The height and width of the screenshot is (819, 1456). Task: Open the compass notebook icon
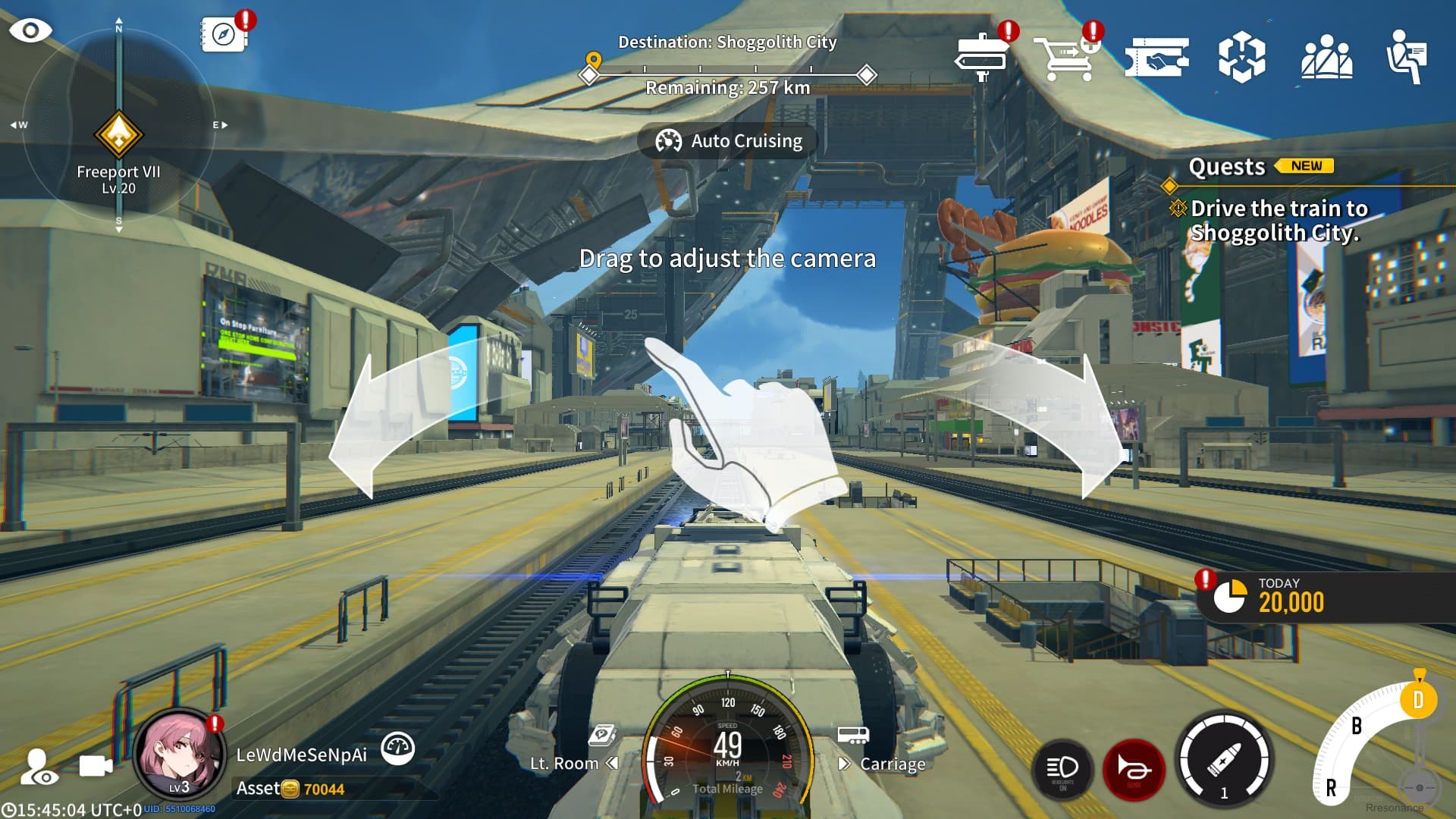point(224,34)
